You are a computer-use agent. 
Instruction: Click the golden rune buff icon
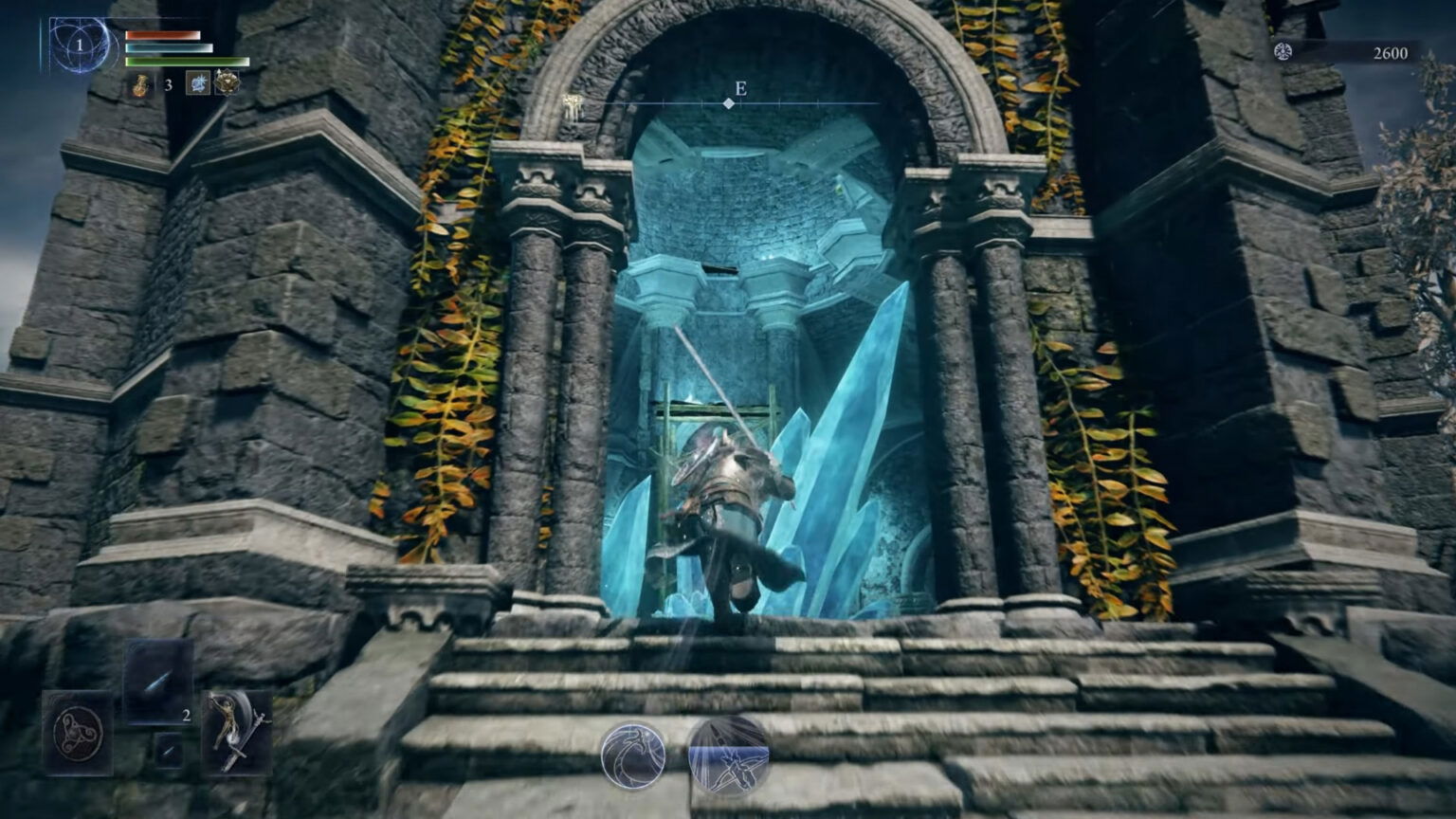pos(227,82)
